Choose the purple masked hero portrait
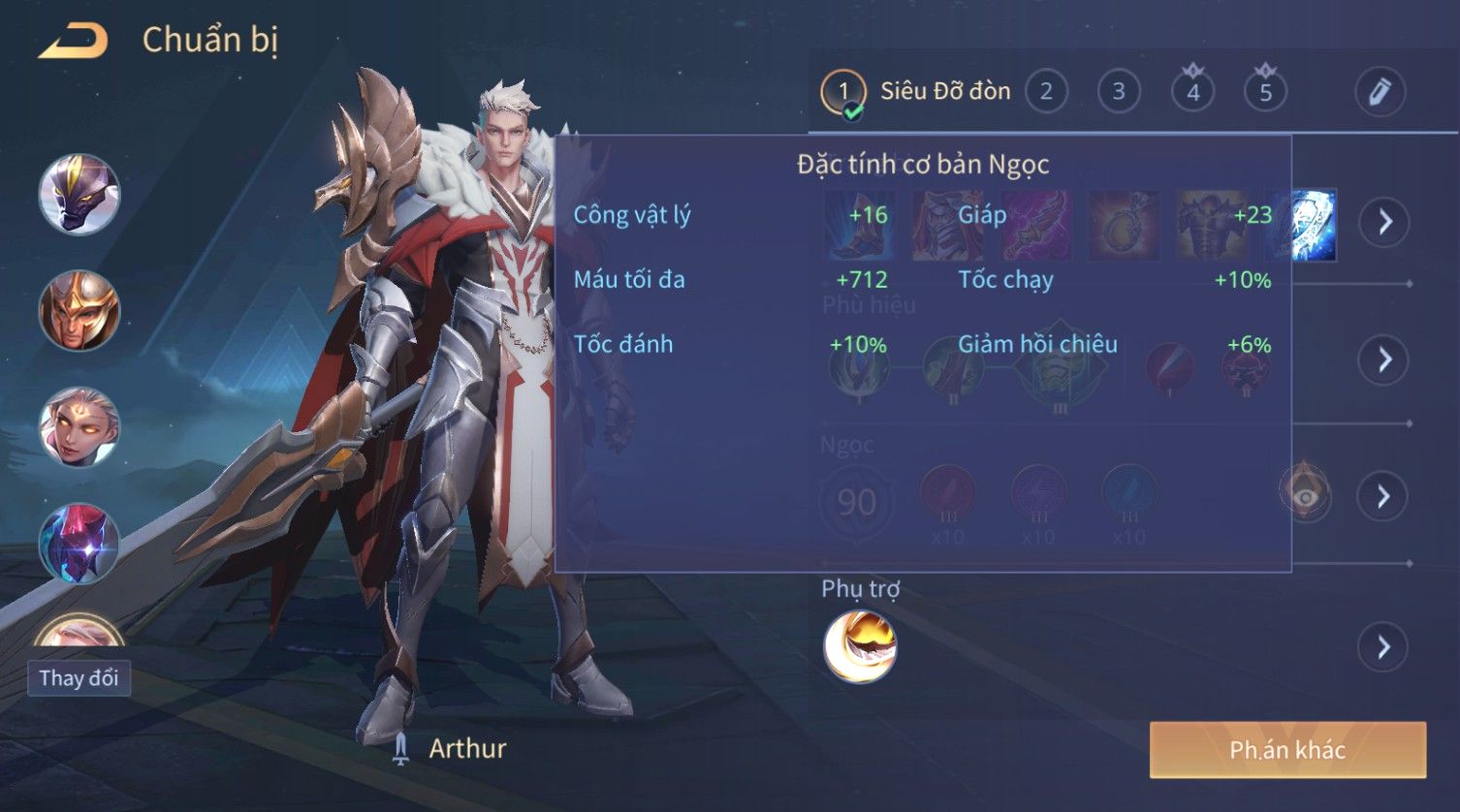This screenshot has height=812, width=1460. tap(79, 195)
